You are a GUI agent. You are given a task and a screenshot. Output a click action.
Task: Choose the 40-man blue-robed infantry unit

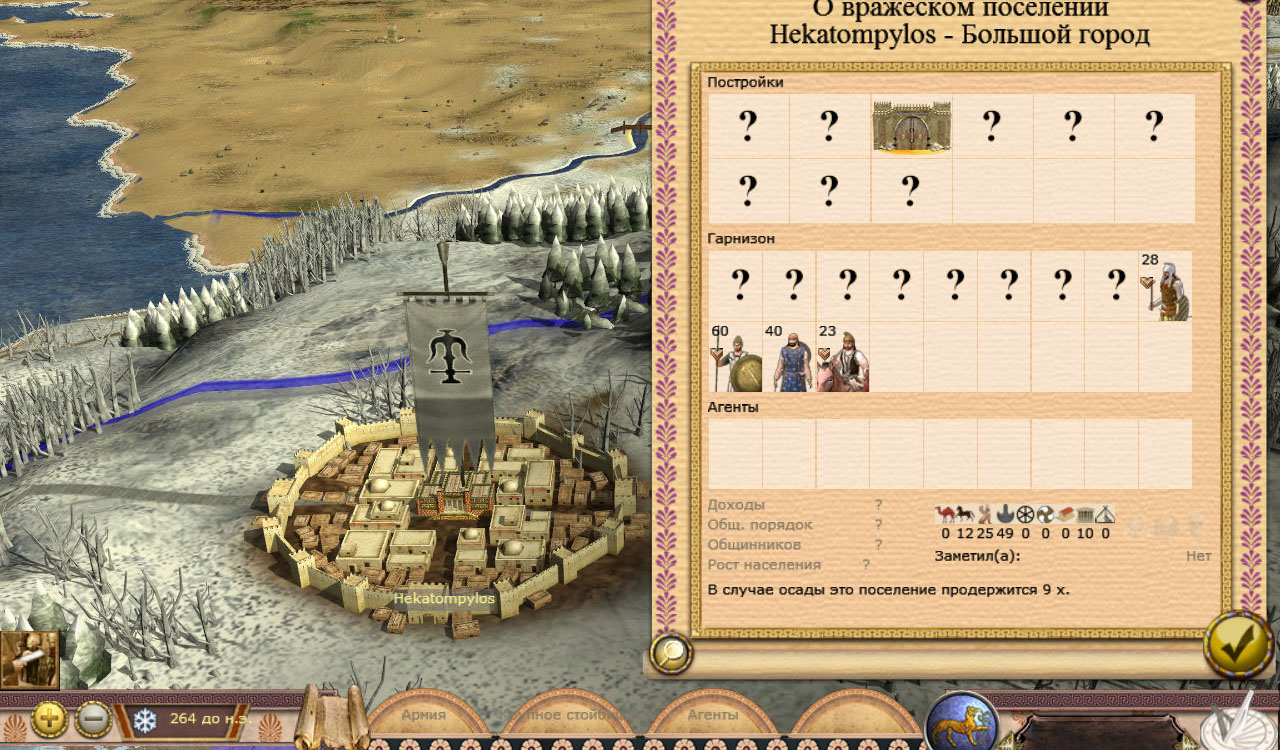pyautogui.click(x=790, y=358)
